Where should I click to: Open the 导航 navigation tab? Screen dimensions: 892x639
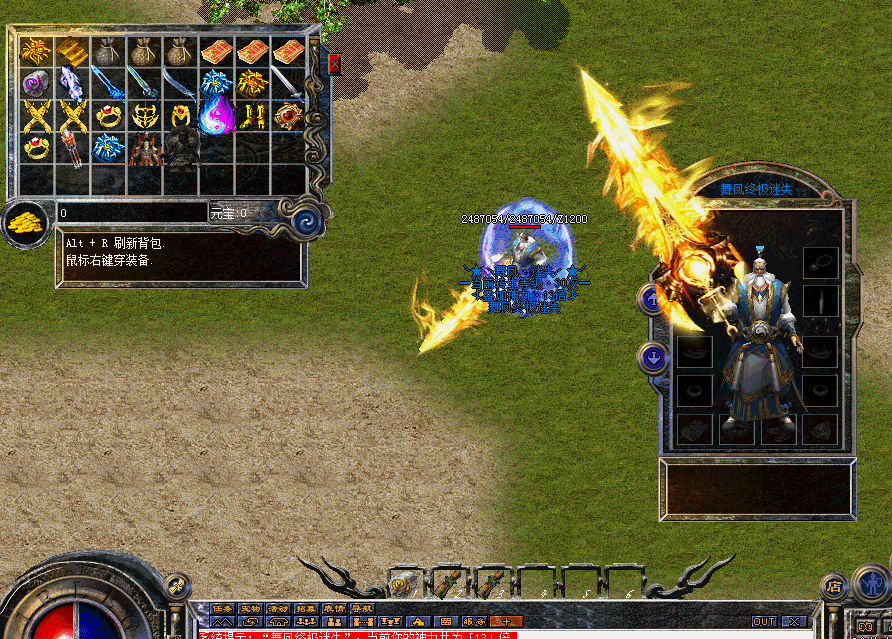(x=362, y=608)
